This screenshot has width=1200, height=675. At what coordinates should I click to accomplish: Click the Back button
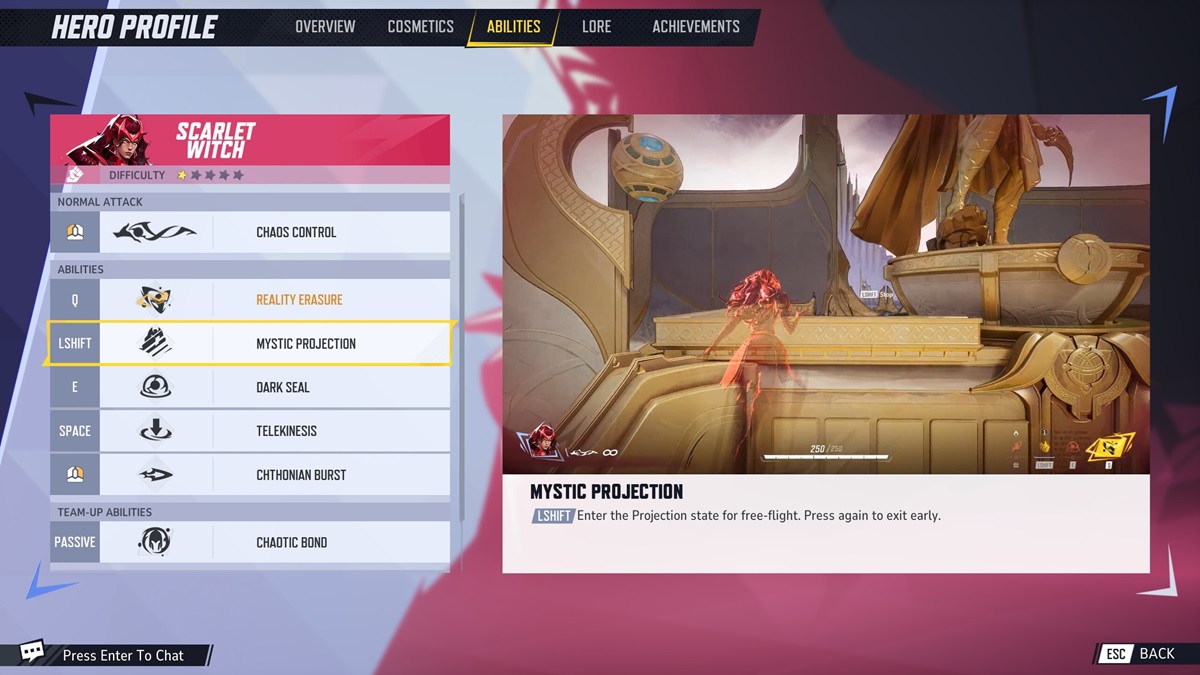1141,654
